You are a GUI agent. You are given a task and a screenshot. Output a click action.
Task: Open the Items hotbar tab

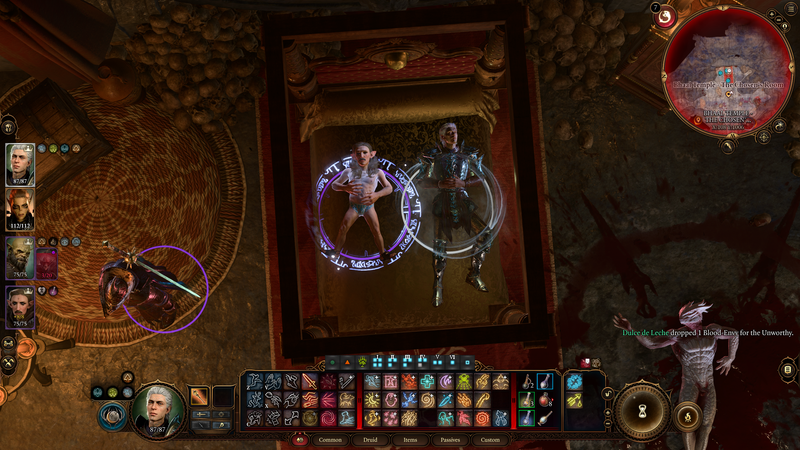point(410,439)
